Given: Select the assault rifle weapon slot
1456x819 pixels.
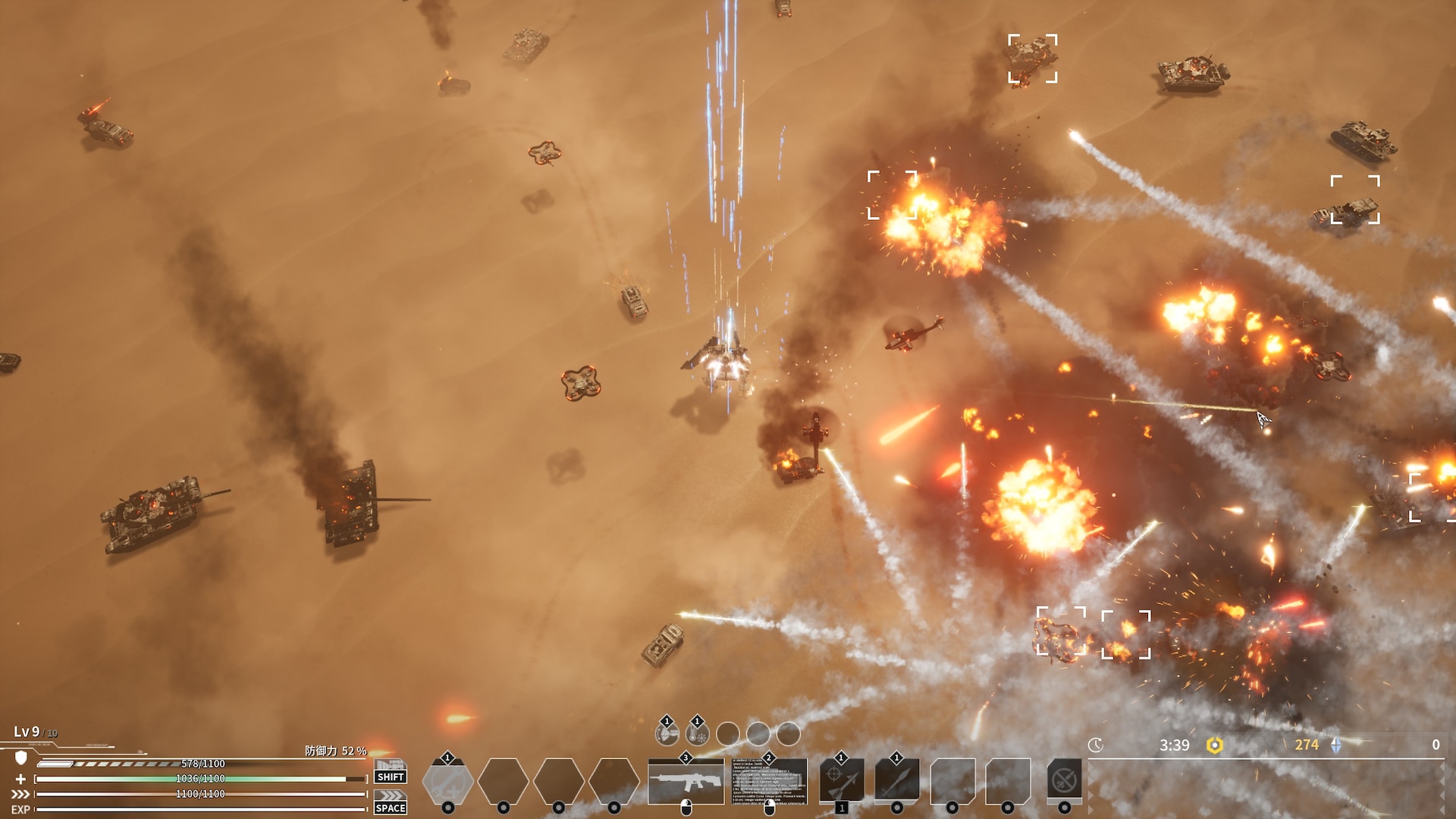Looking at the screenshot, I should [686, 781].
